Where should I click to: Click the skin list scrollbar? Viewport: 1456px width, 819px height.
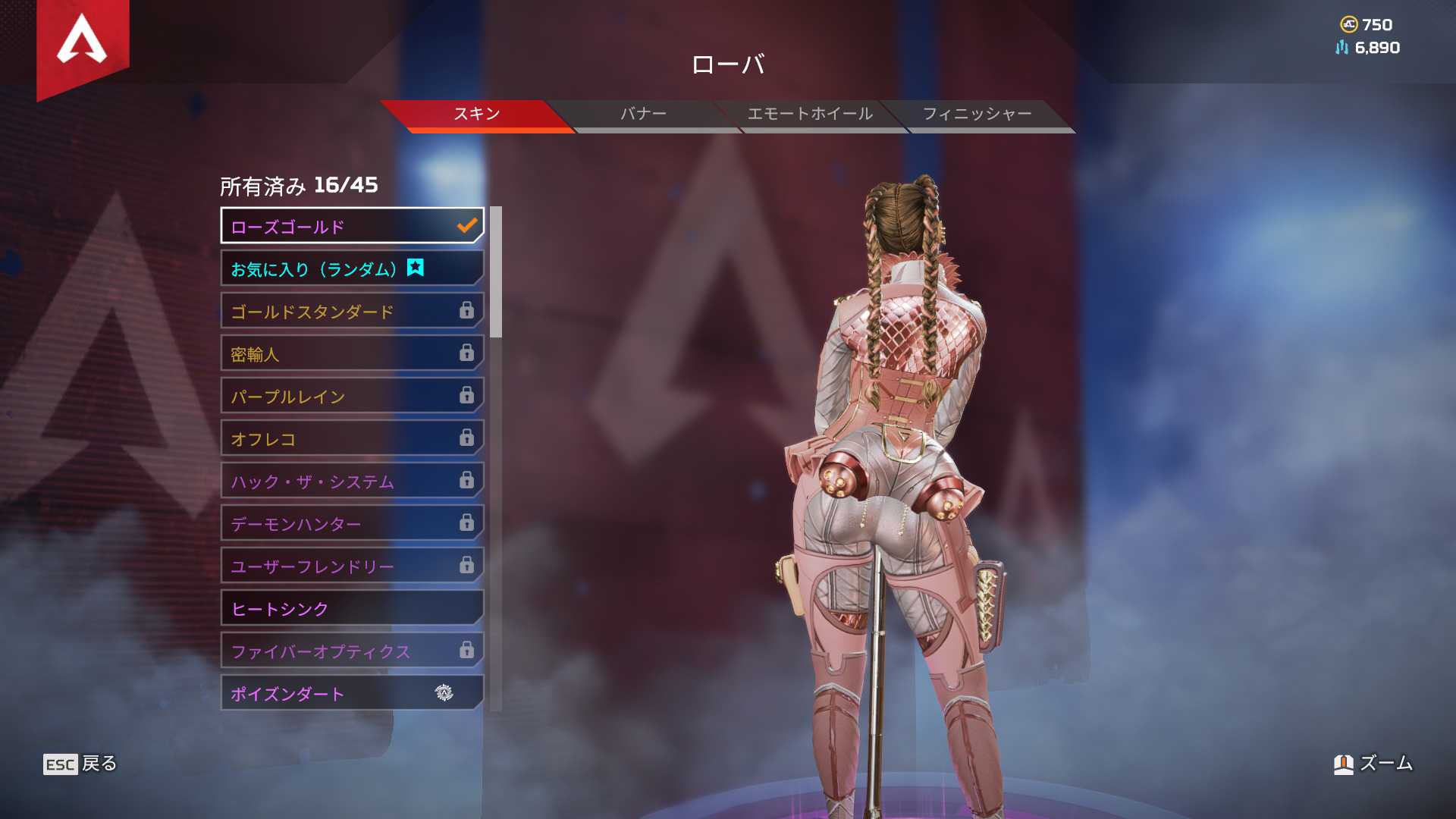click(x=496, y=273)
